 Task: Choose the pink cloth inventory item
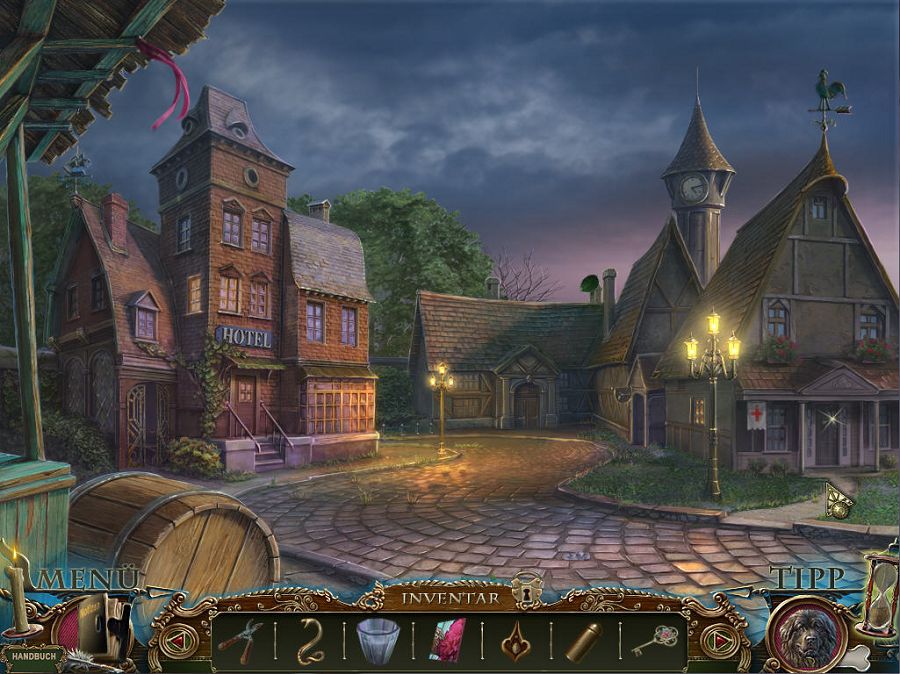(447, 640)
